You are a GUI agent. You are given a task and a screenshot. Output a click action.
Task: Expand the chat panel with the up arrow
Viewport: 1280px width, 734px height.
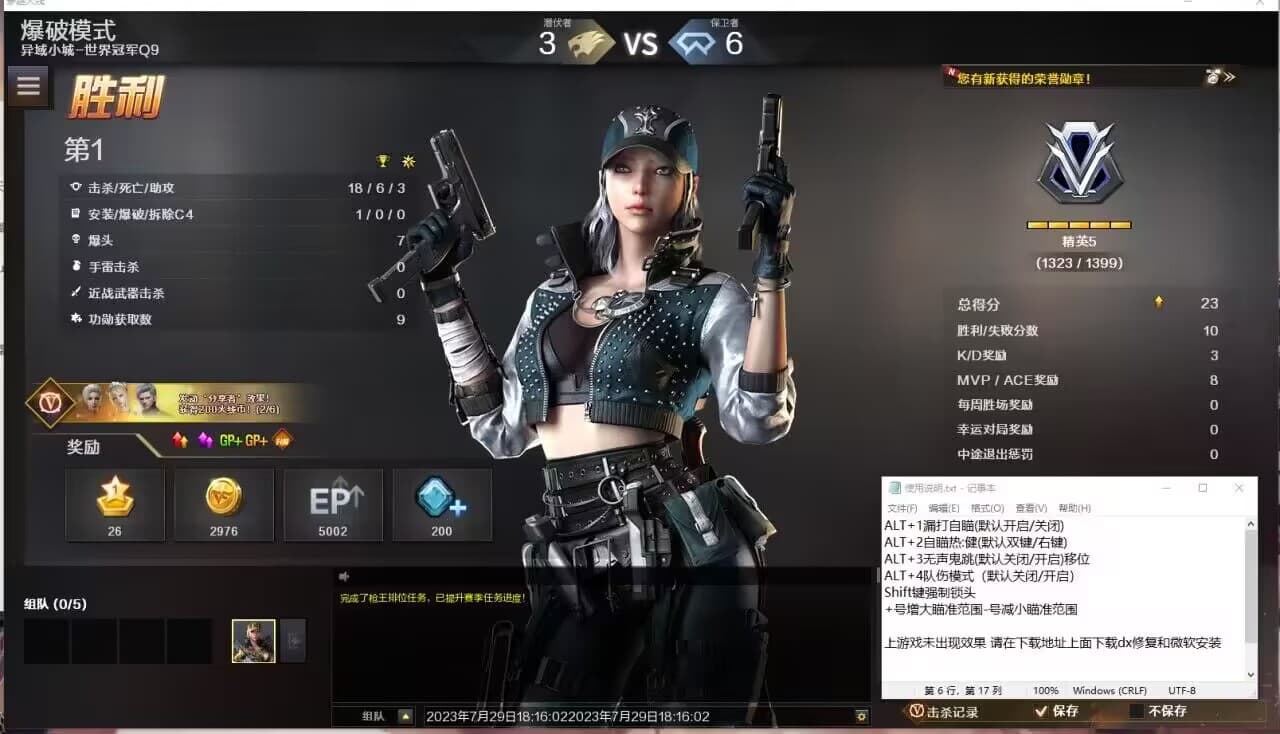(x=404, y=716)
